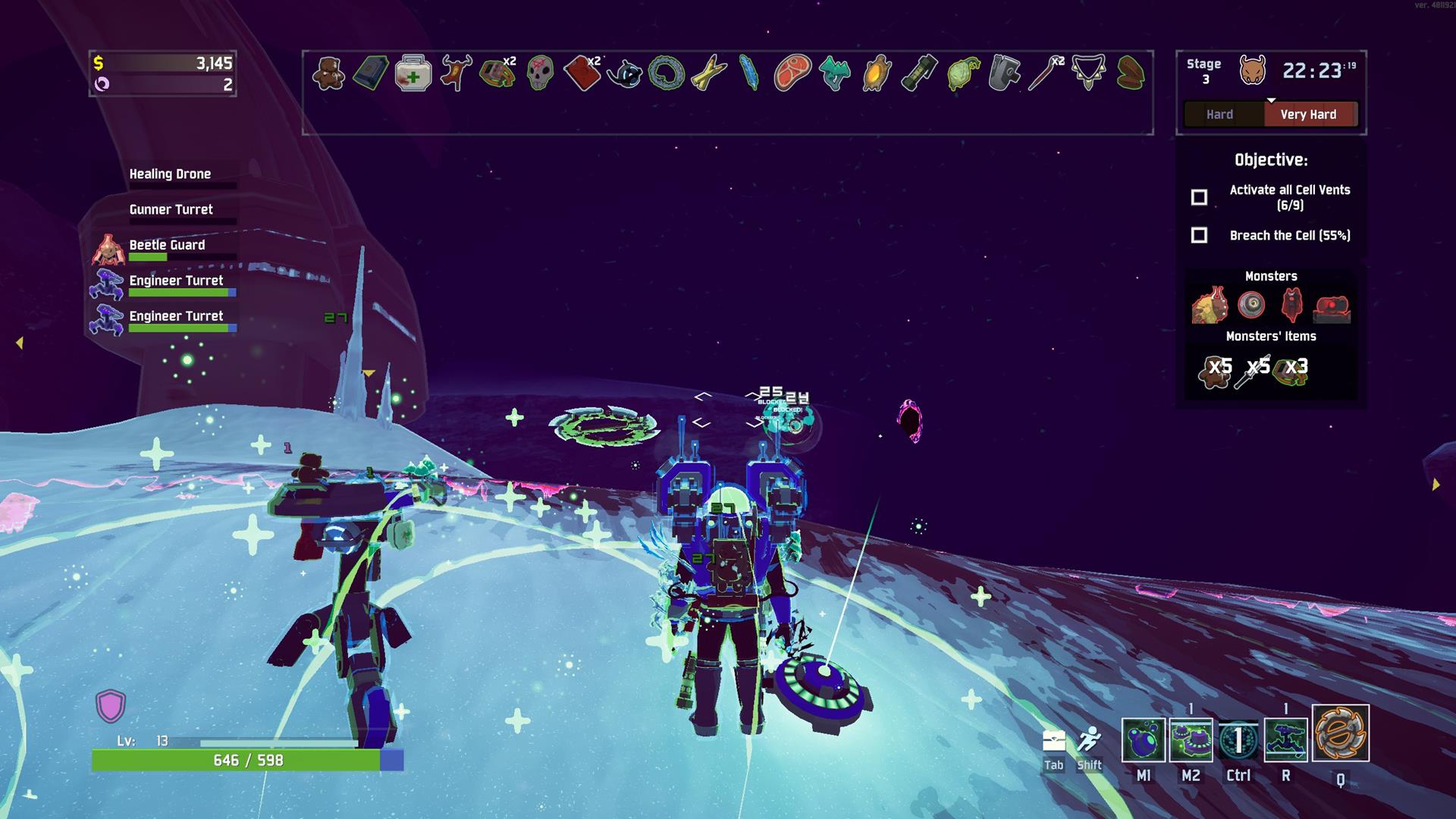Image resolution: width=1456 pixels, height=819 pixels.
Task: Click the blue Hopoo Feather item
Action: pyautogui.click(x=749, y=74)
